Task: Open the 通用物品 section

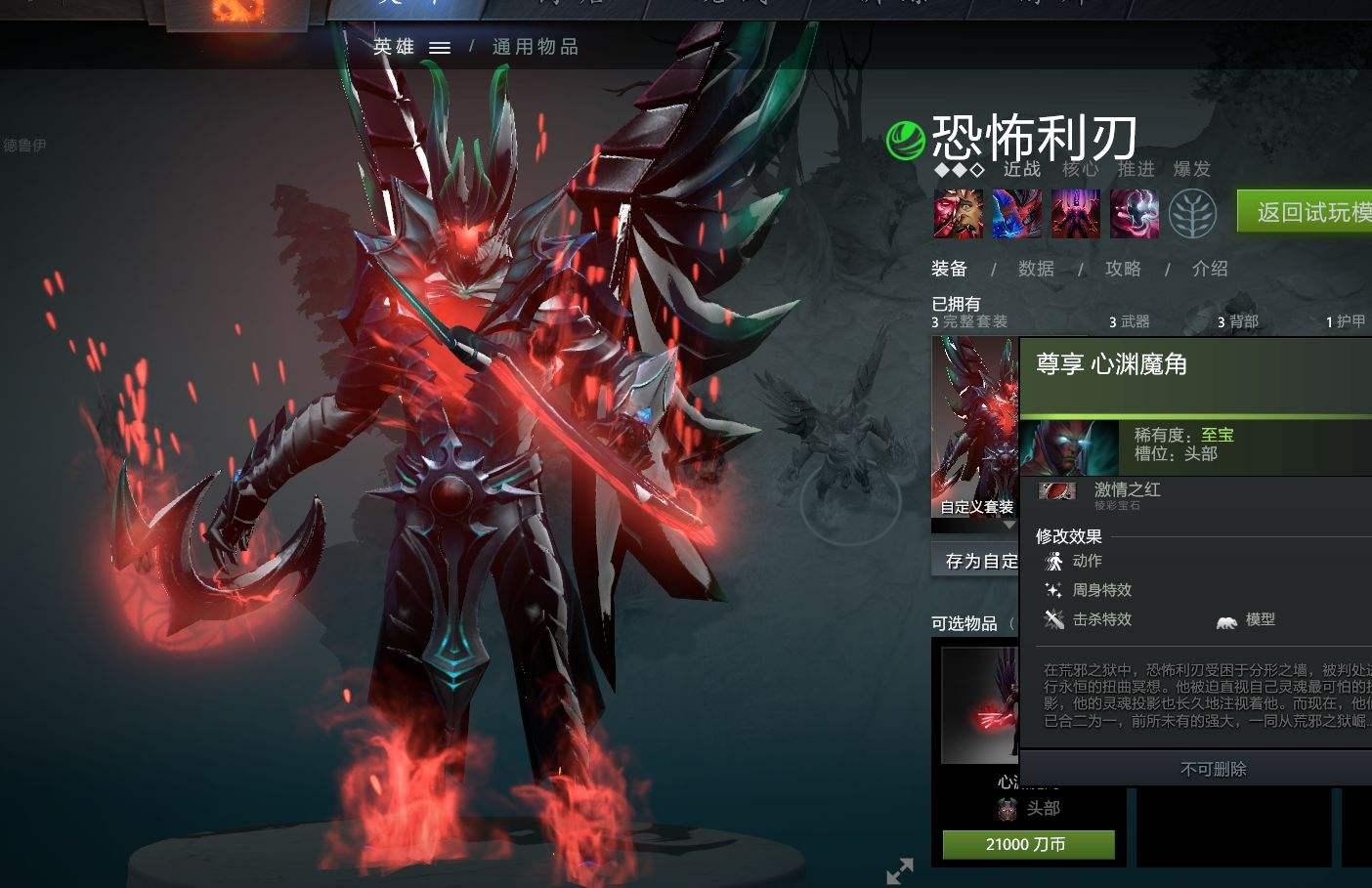Action: coord(534,46)
